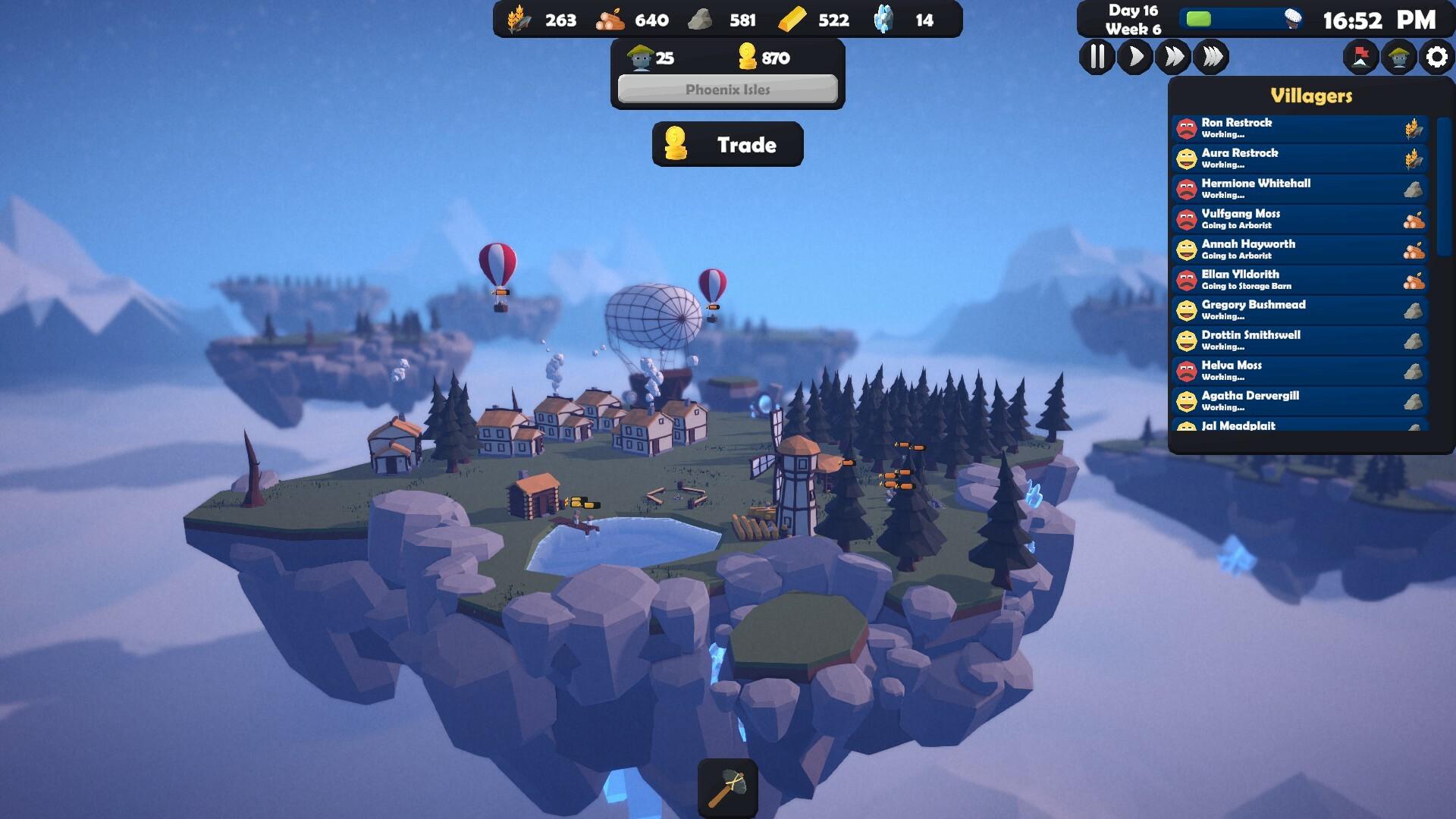Screen dimensions: 1456x819
Task: Resume normal speed with the play button
Action: click(x=1134, y=55)
